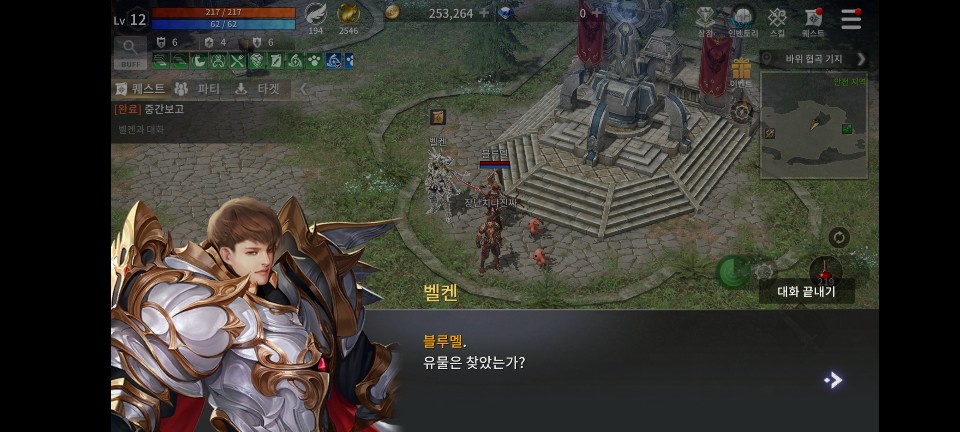Screen dimensions: 960x432
Task: Collapse the quest panel with the left arrow
Action: pos(304,89)
